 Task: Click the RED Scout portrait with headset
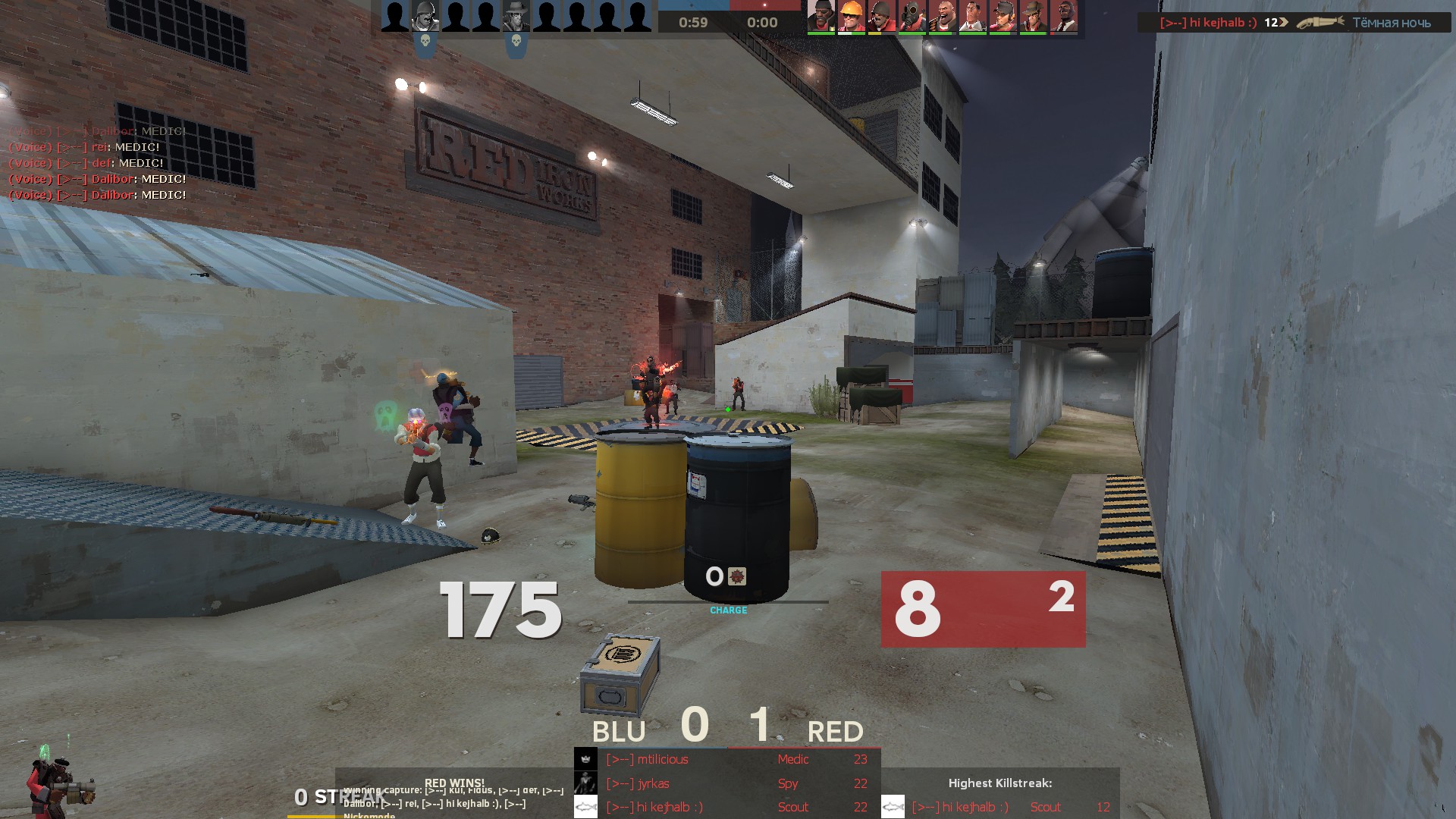(1003, 17)
